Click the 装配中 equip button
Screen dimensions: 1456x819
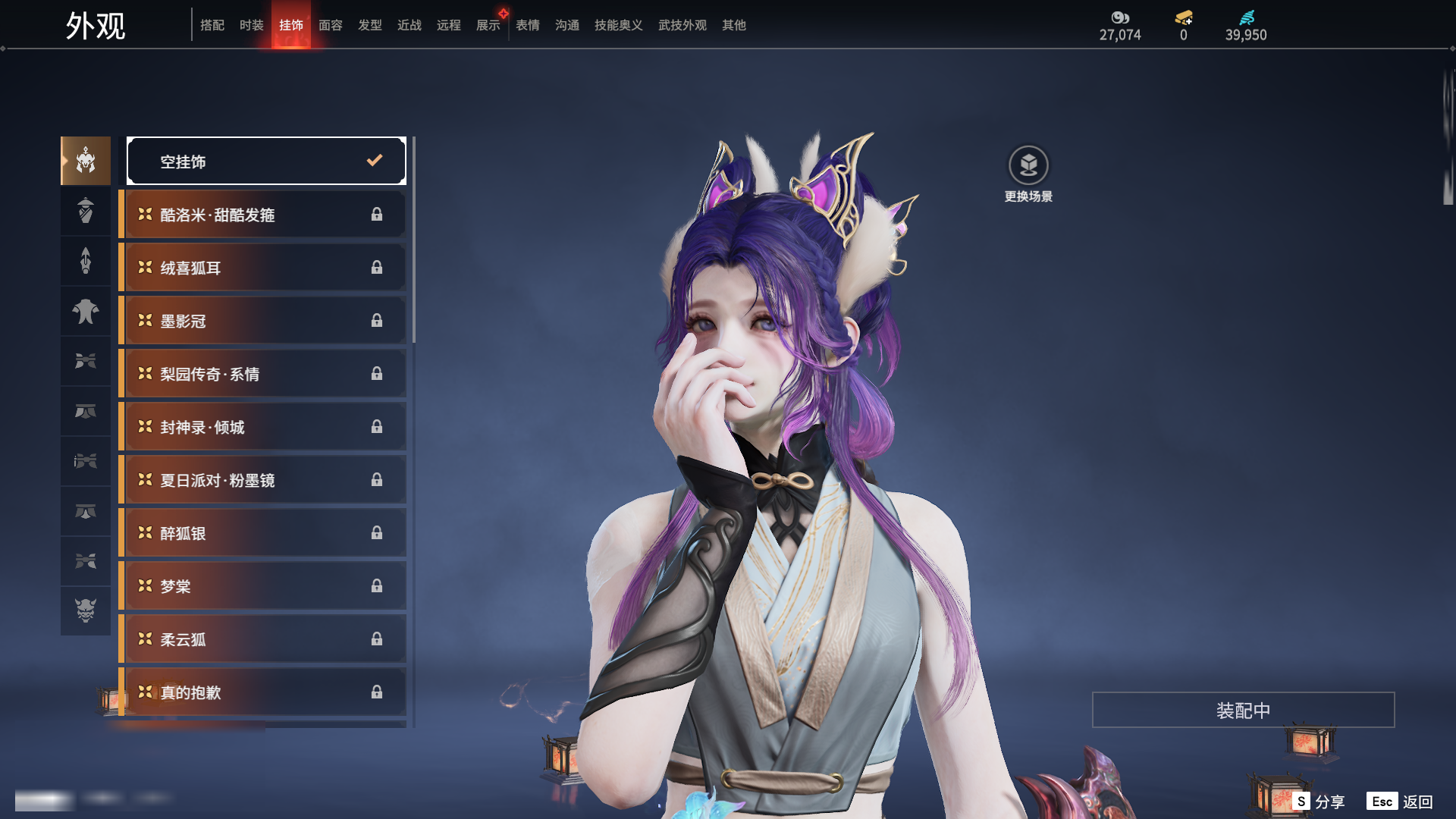[1243, 710]
